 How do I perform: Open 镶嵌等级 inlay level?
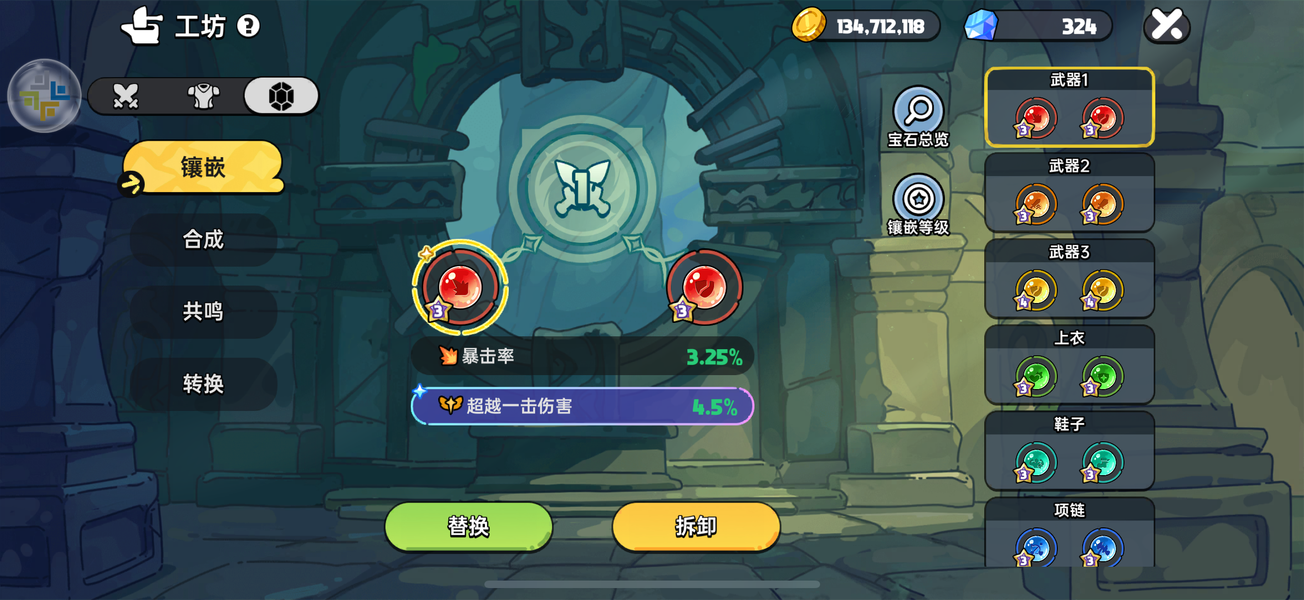click(x=918, y=206)
